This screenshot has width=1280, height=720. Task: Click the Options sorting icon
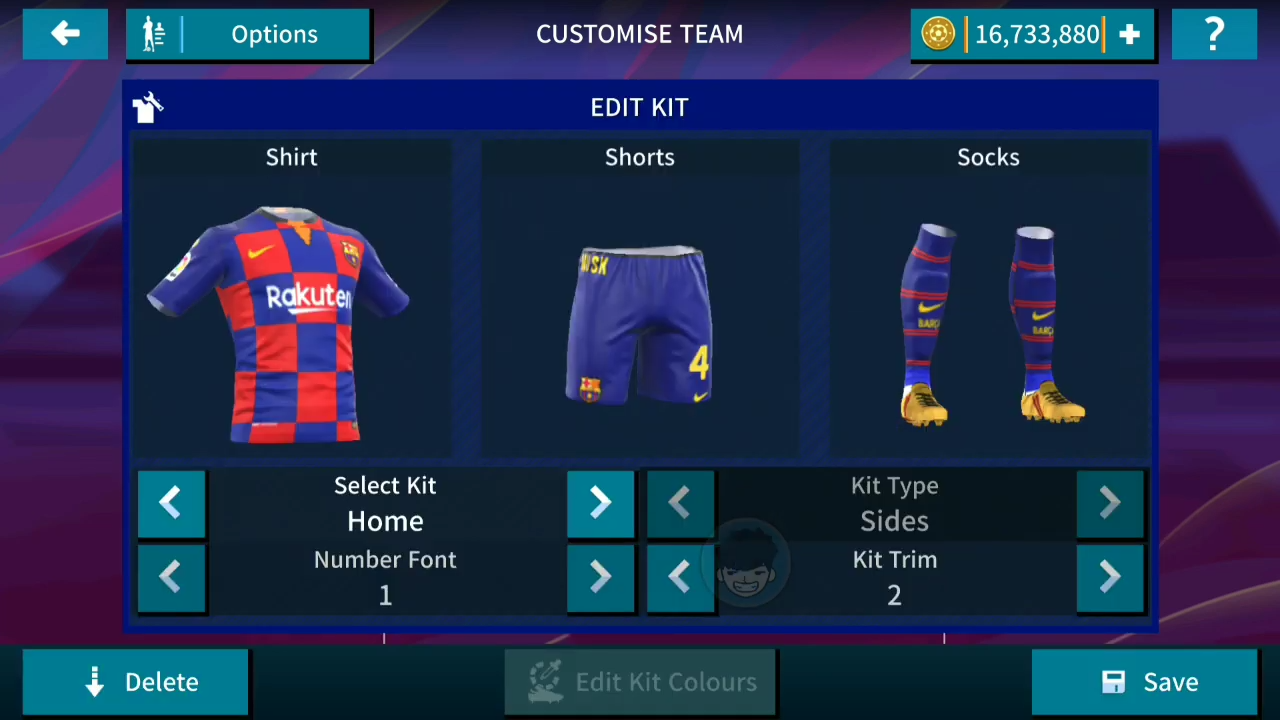pos(154,34)
